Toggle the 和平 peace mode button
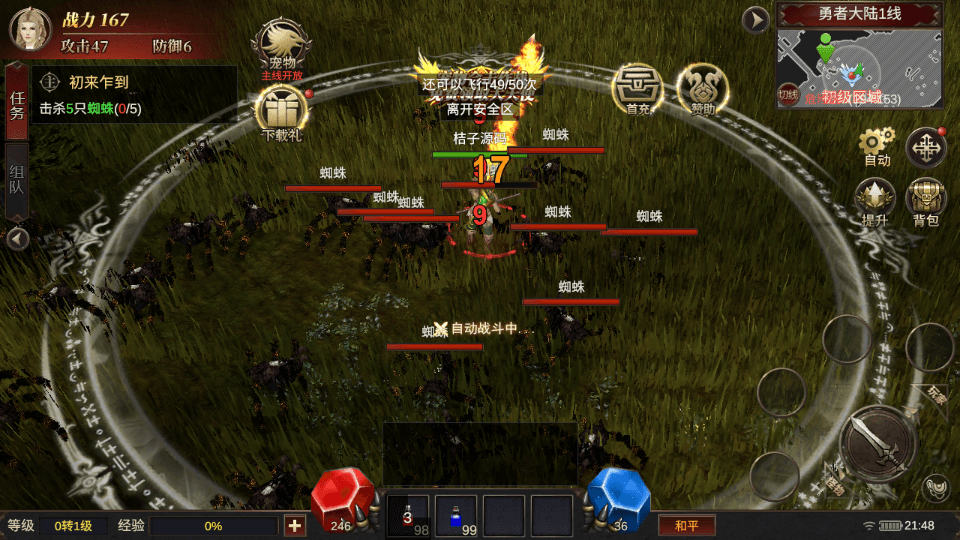 coord(686,525)
